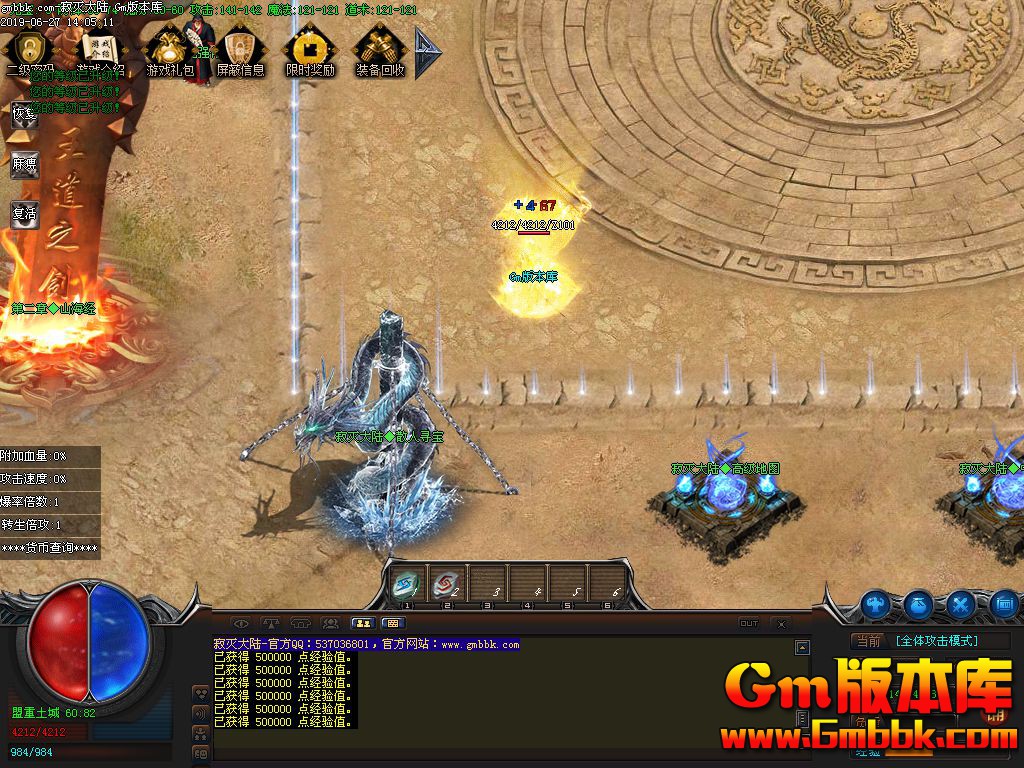
Task: Click the OUT button above chat
Action: tap(748, 623)
